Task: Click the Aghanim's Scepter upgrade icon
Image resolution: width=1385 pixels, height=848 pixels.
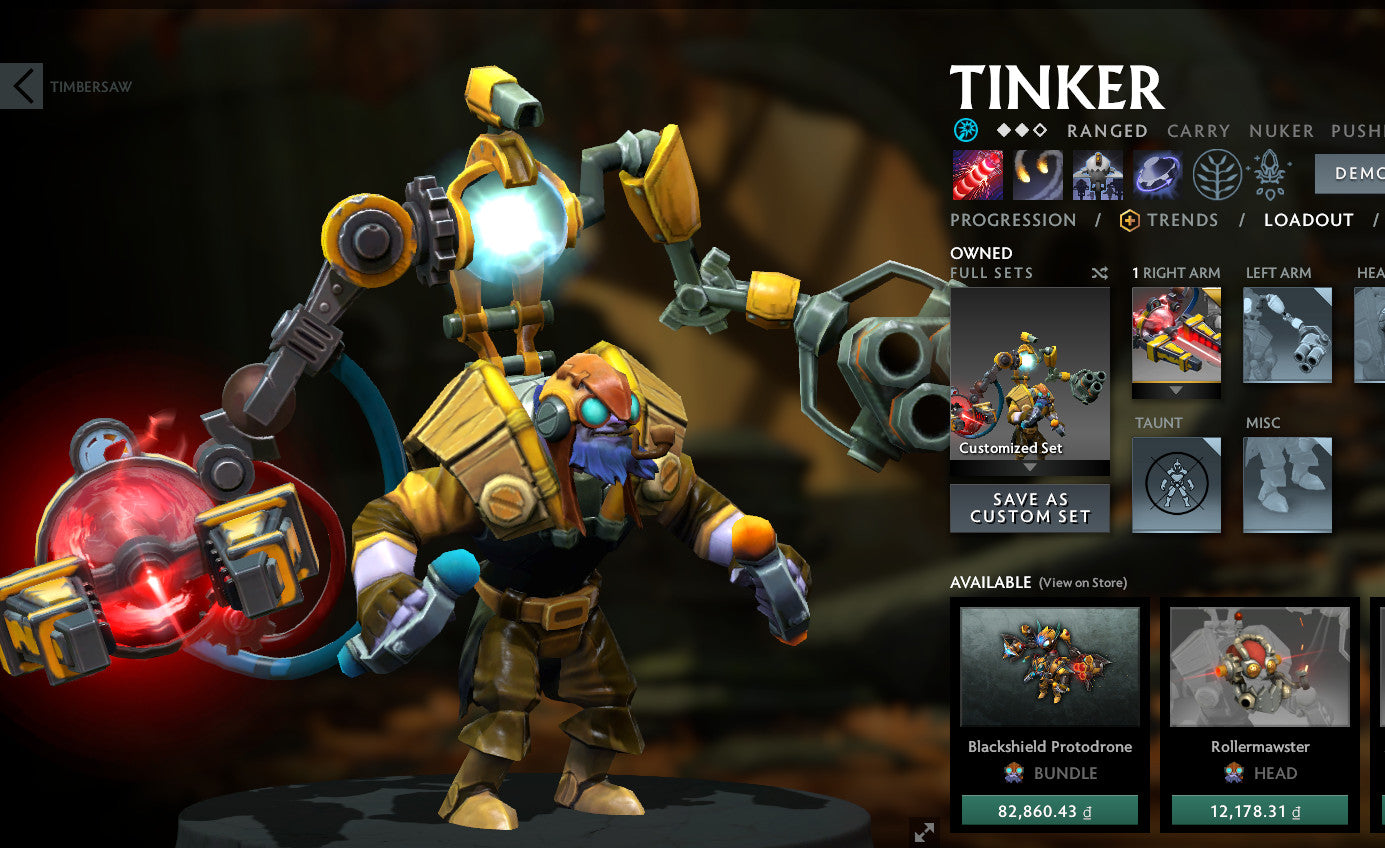Action: [1271, 173]
